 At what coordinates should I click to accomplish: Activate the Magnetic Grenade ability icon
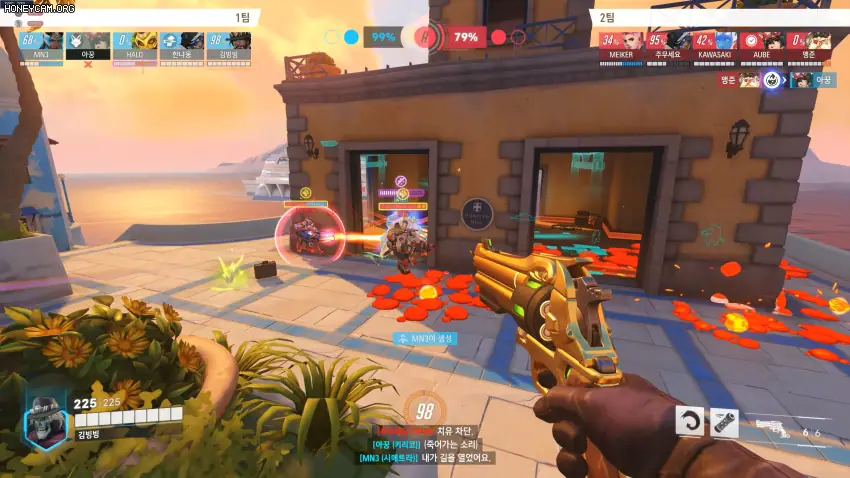coord(725,423)
